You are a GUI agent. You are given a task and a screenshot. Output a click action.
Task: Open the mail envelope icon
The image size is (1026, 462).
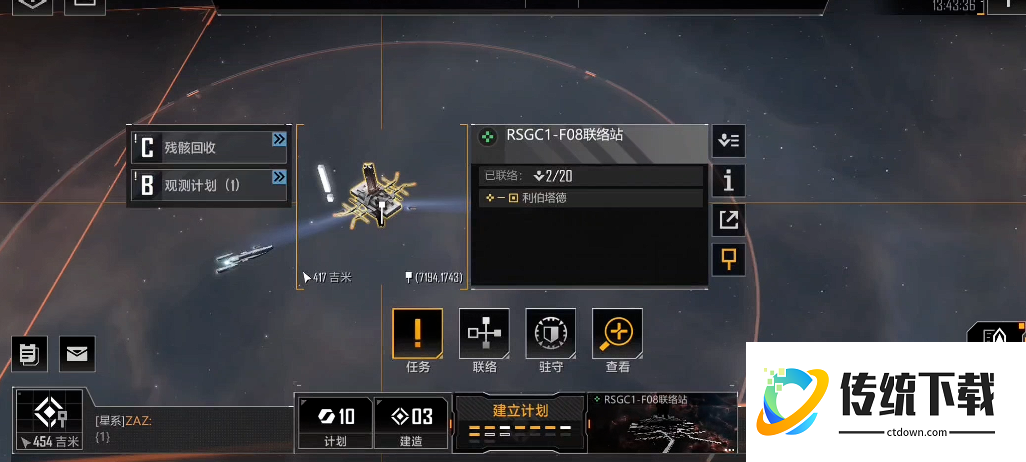tap(77, 352)
